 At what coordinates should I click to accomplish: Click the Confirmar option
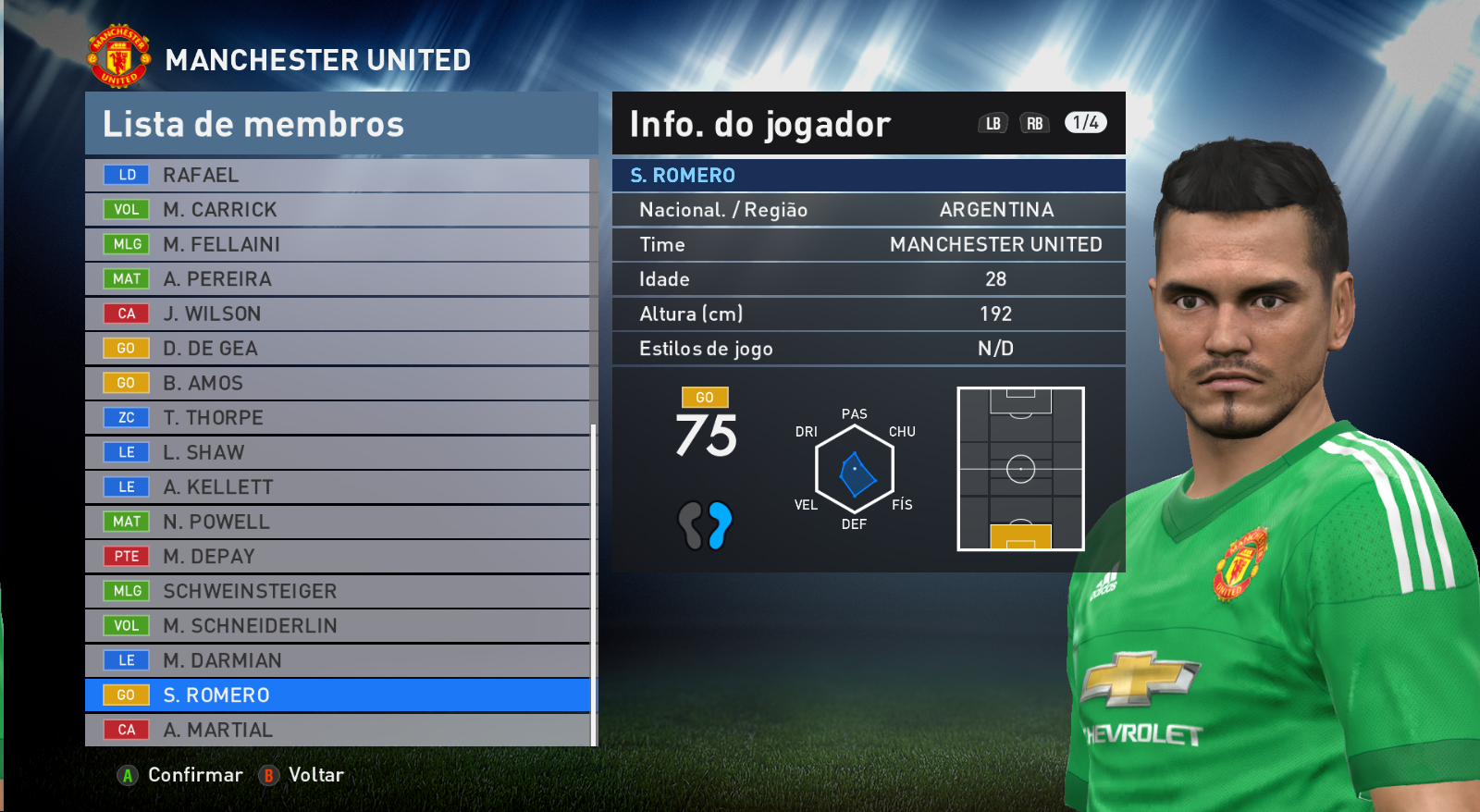(x=181, y=775)
